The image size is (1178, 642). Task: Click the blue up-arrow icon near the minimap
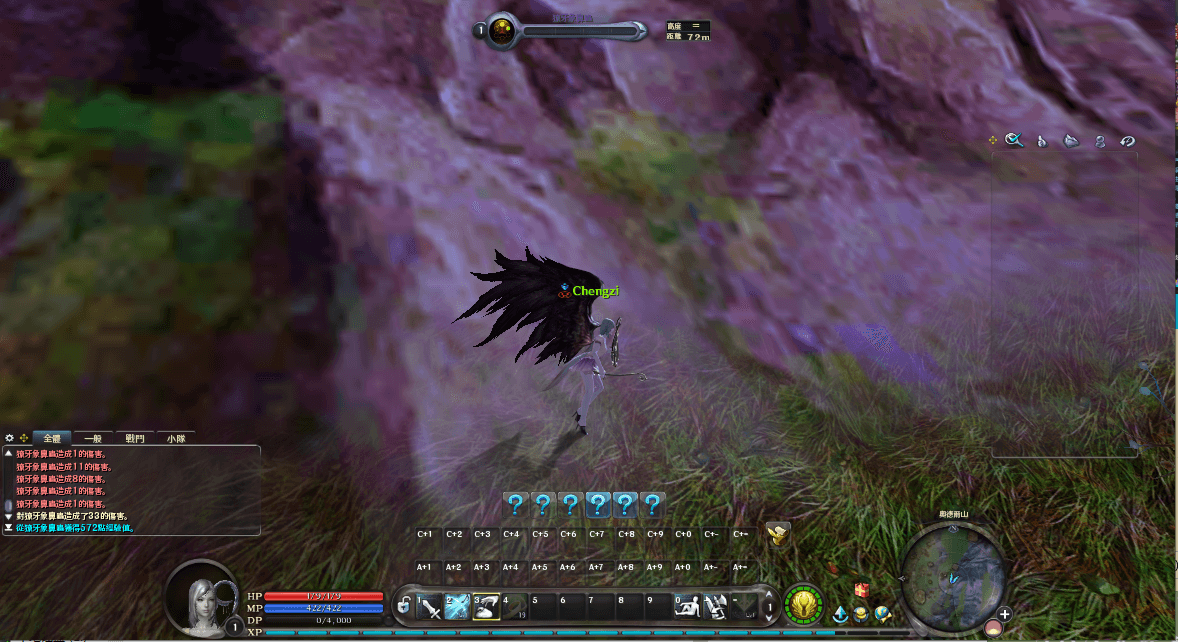pyautogui.click(x=841, y=613)
